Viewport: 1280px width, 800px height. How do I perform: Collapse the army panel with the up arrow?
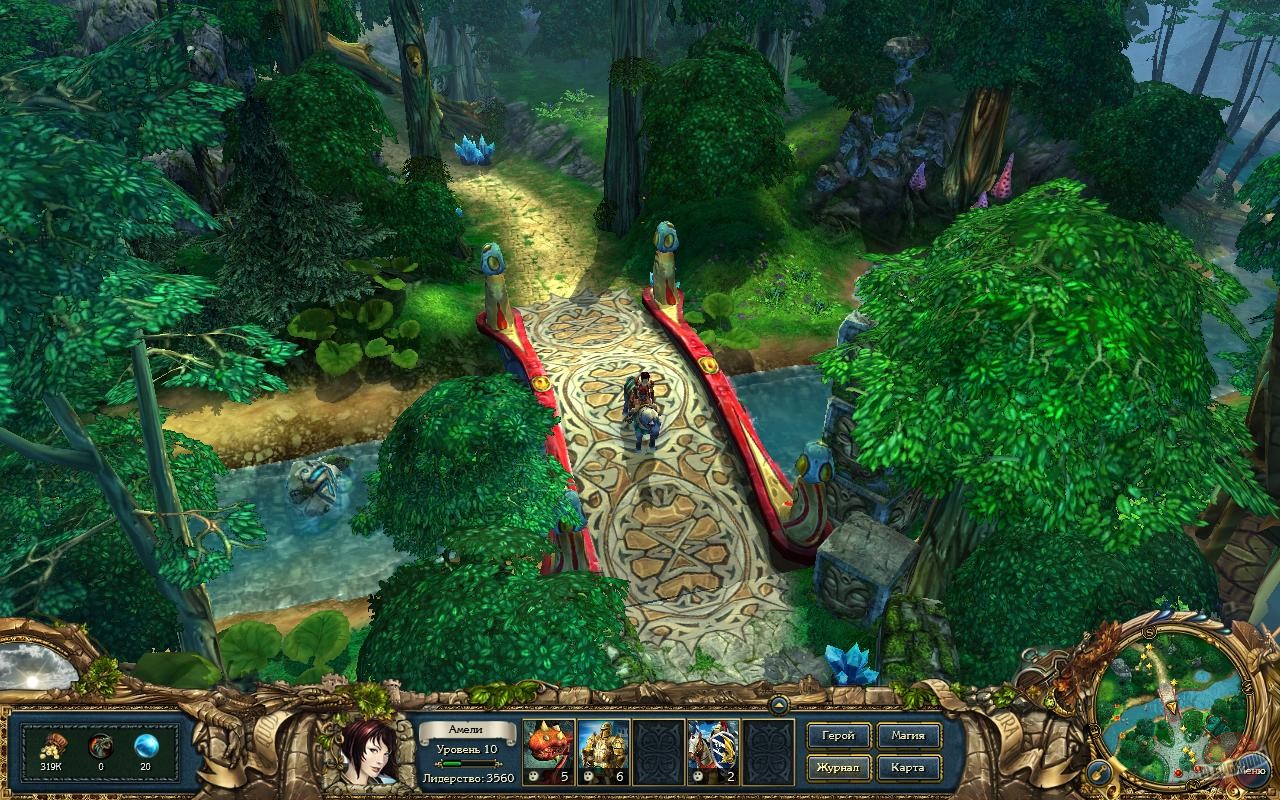pyautogui.click(x=779, y=706)
